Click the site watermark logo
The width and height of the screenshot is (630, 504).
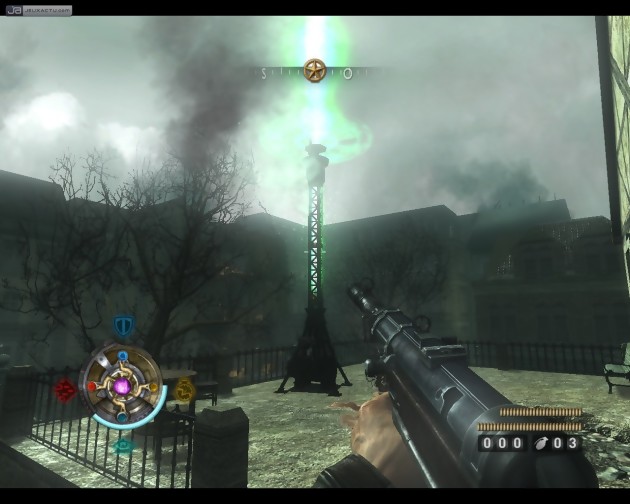38,9
